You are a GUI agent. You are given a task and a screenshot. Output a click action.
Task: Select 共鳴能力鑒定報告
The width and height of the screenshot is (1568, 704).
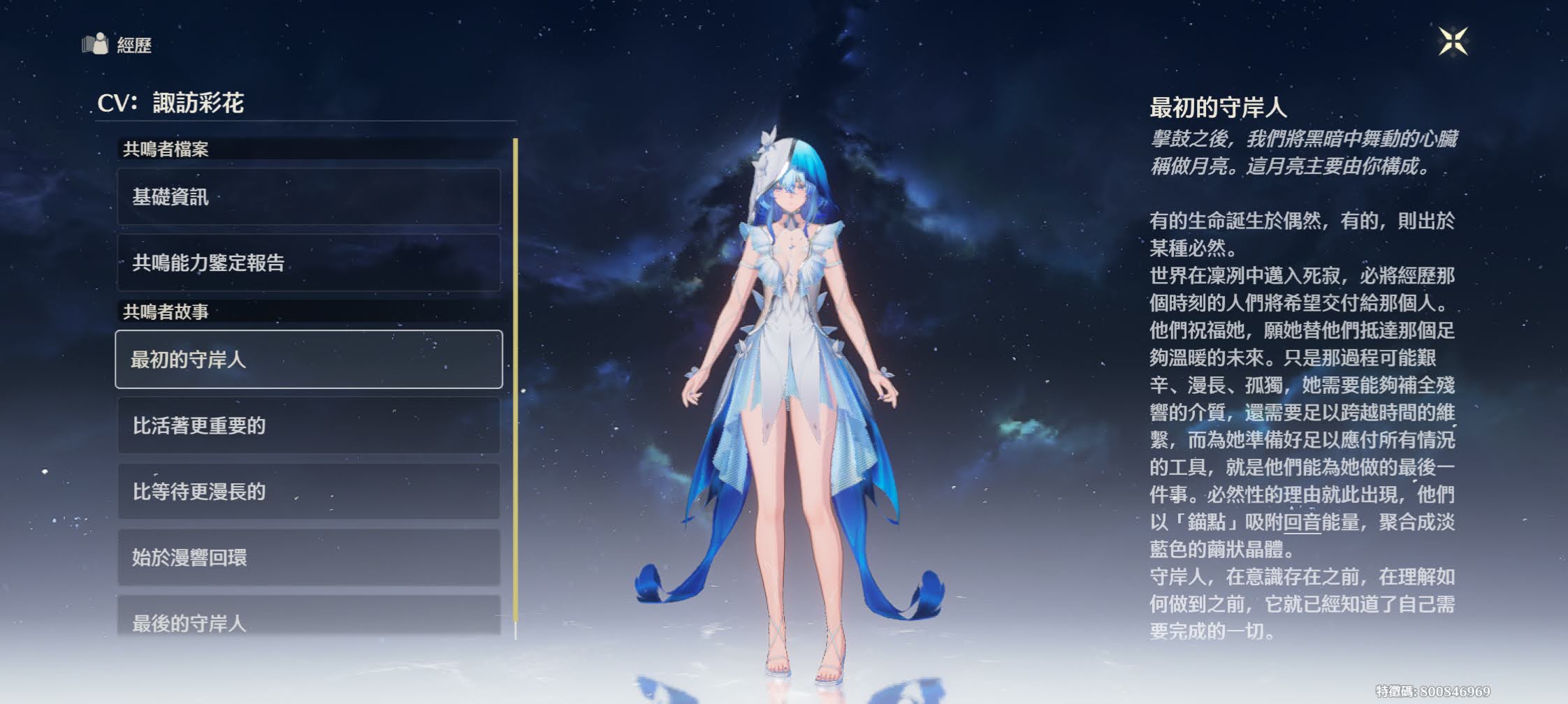click(308, 263)
